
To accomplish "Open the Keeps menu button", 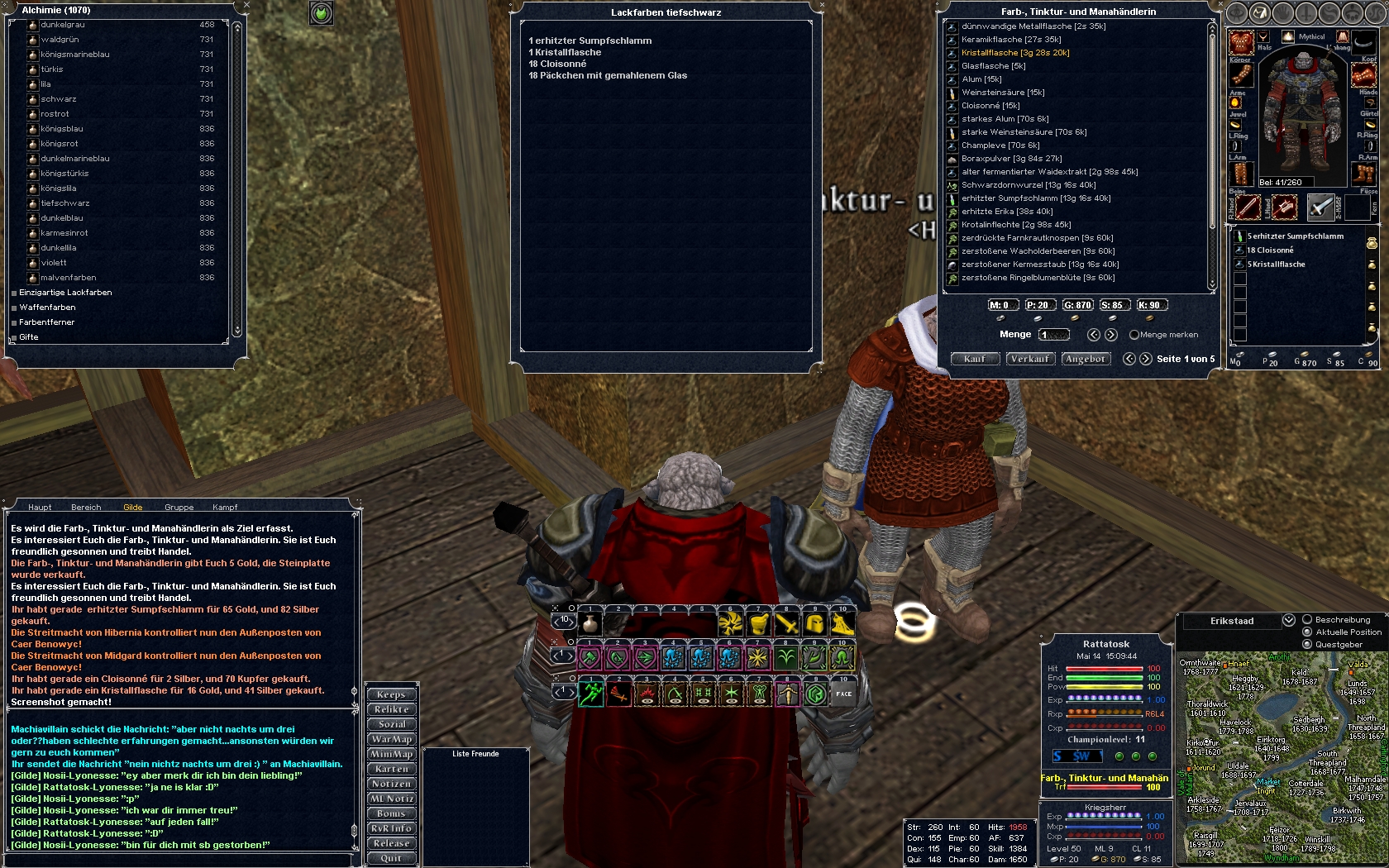I will tap(391, 694).
